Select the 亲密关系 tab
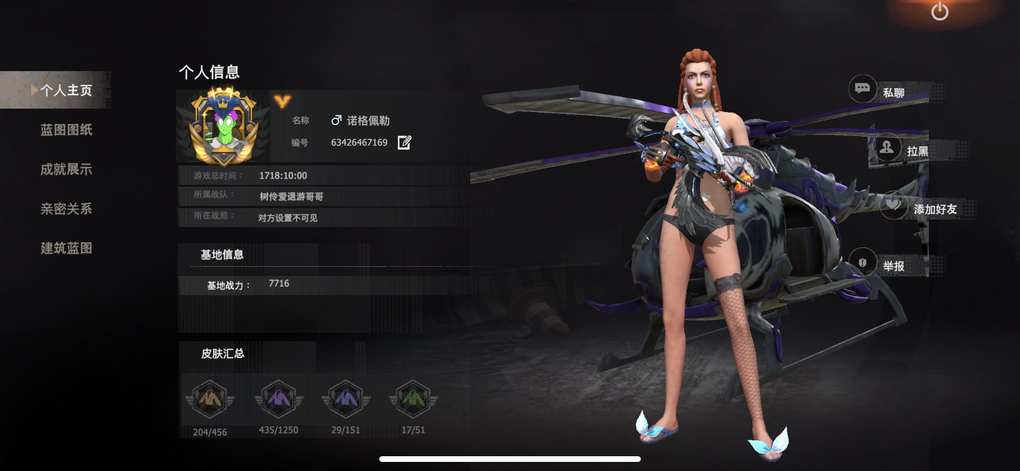This screenshot has width=1020, height=471. (66, 209)
